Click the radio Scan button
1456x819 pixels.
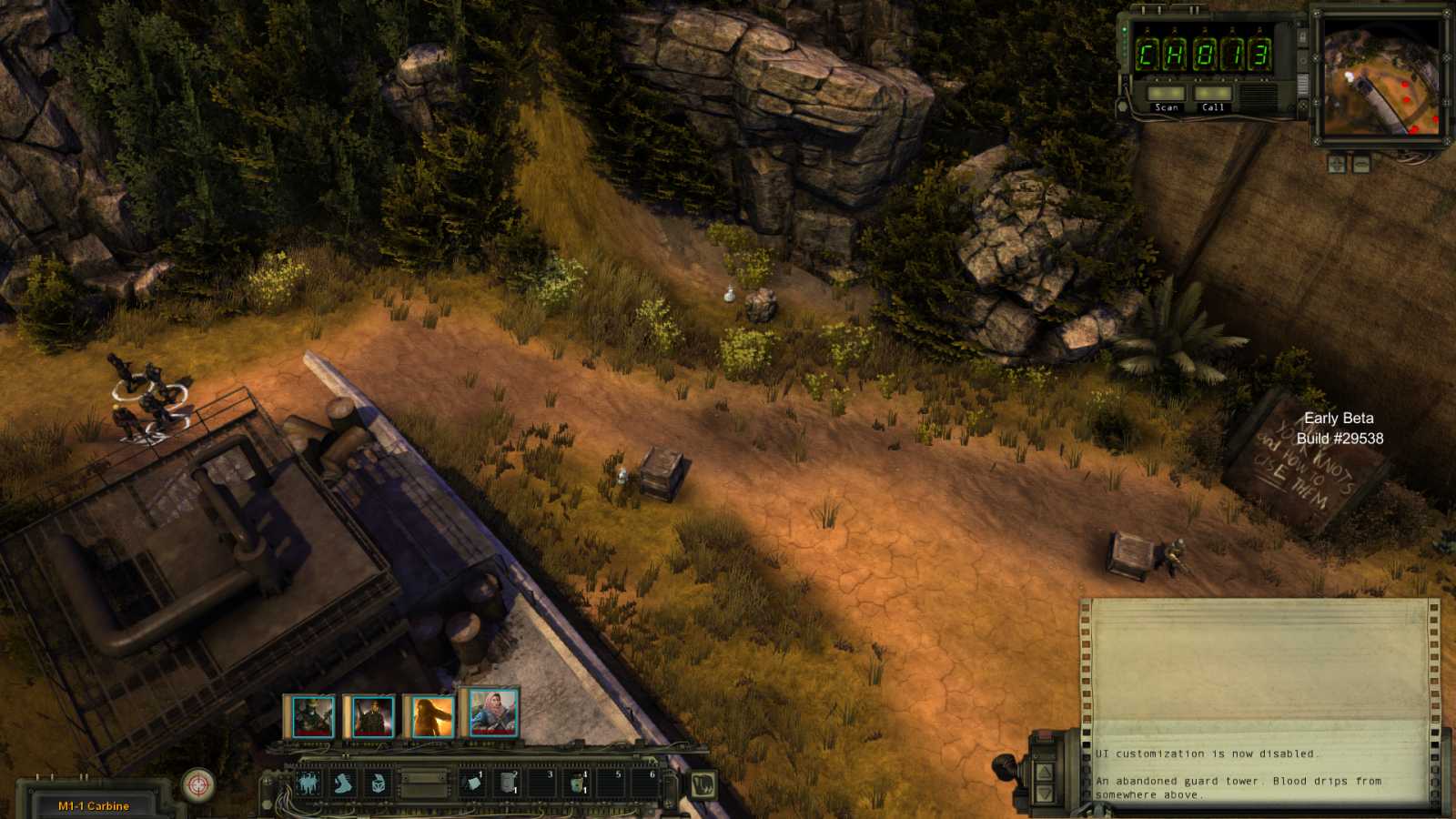click(1166, 94)
